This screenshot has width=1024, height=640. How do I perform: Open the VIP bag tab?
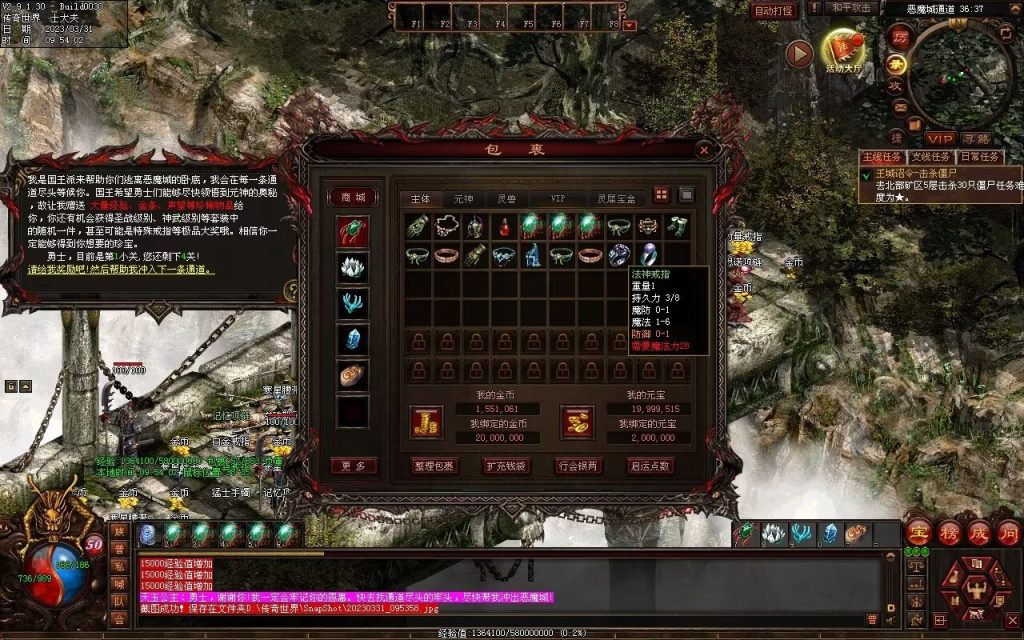tap(557, 198)
